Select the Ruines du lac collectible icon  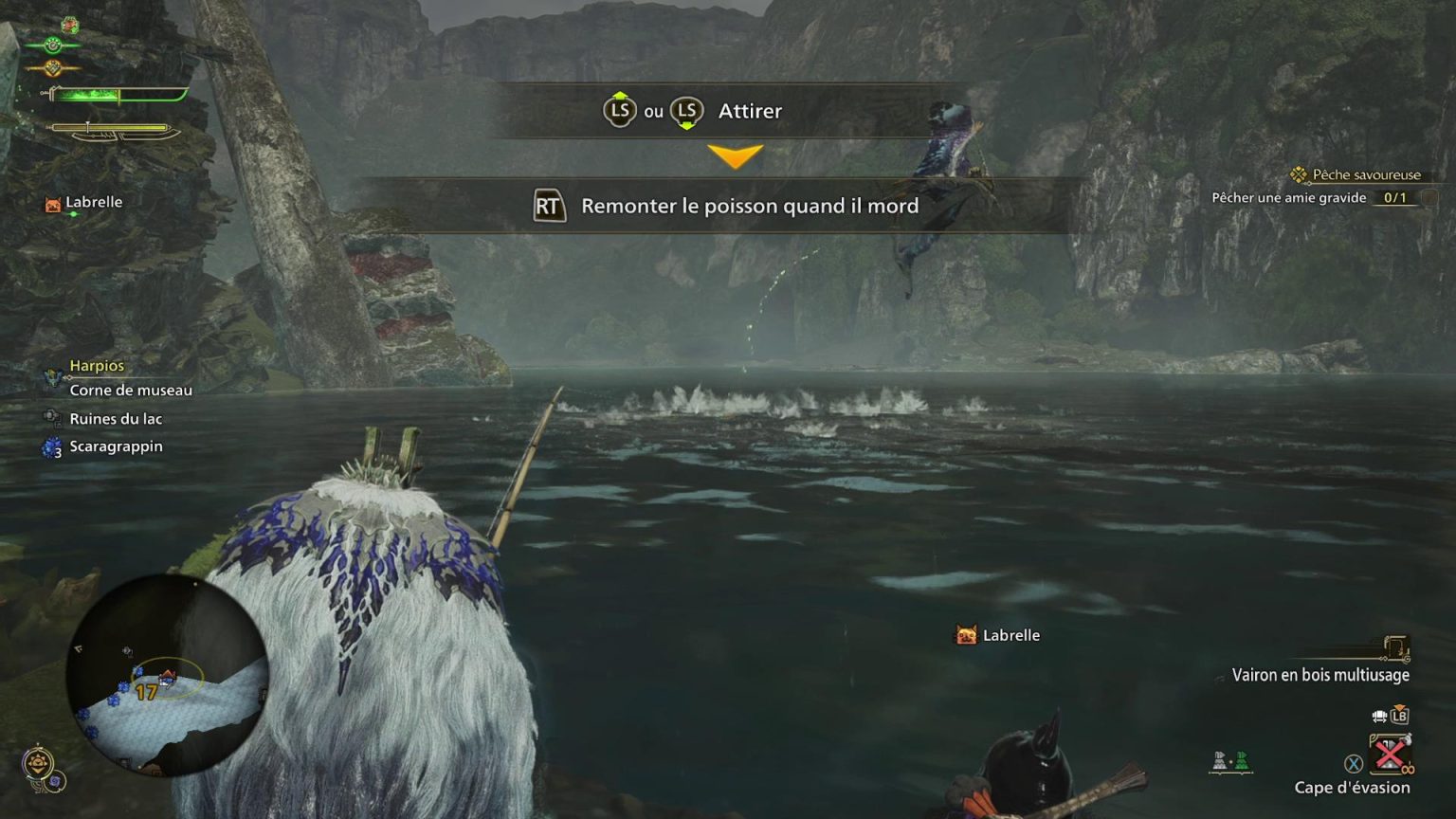click(50, 418)
